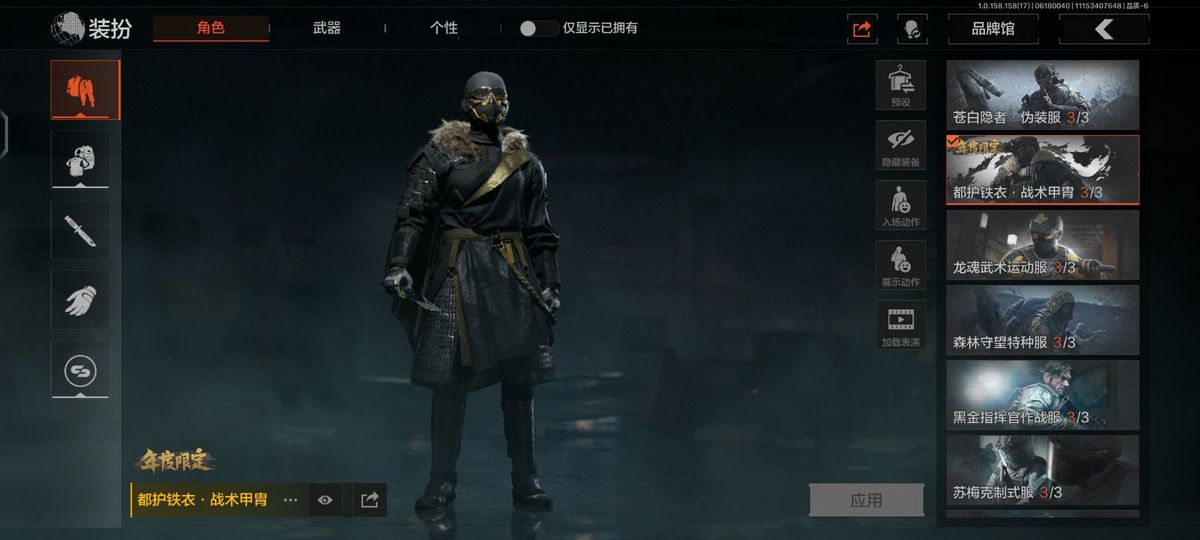The image size is (1200, 540).
Task: Select the outfit clothing category icon
Action: click(x=85, y=90)
